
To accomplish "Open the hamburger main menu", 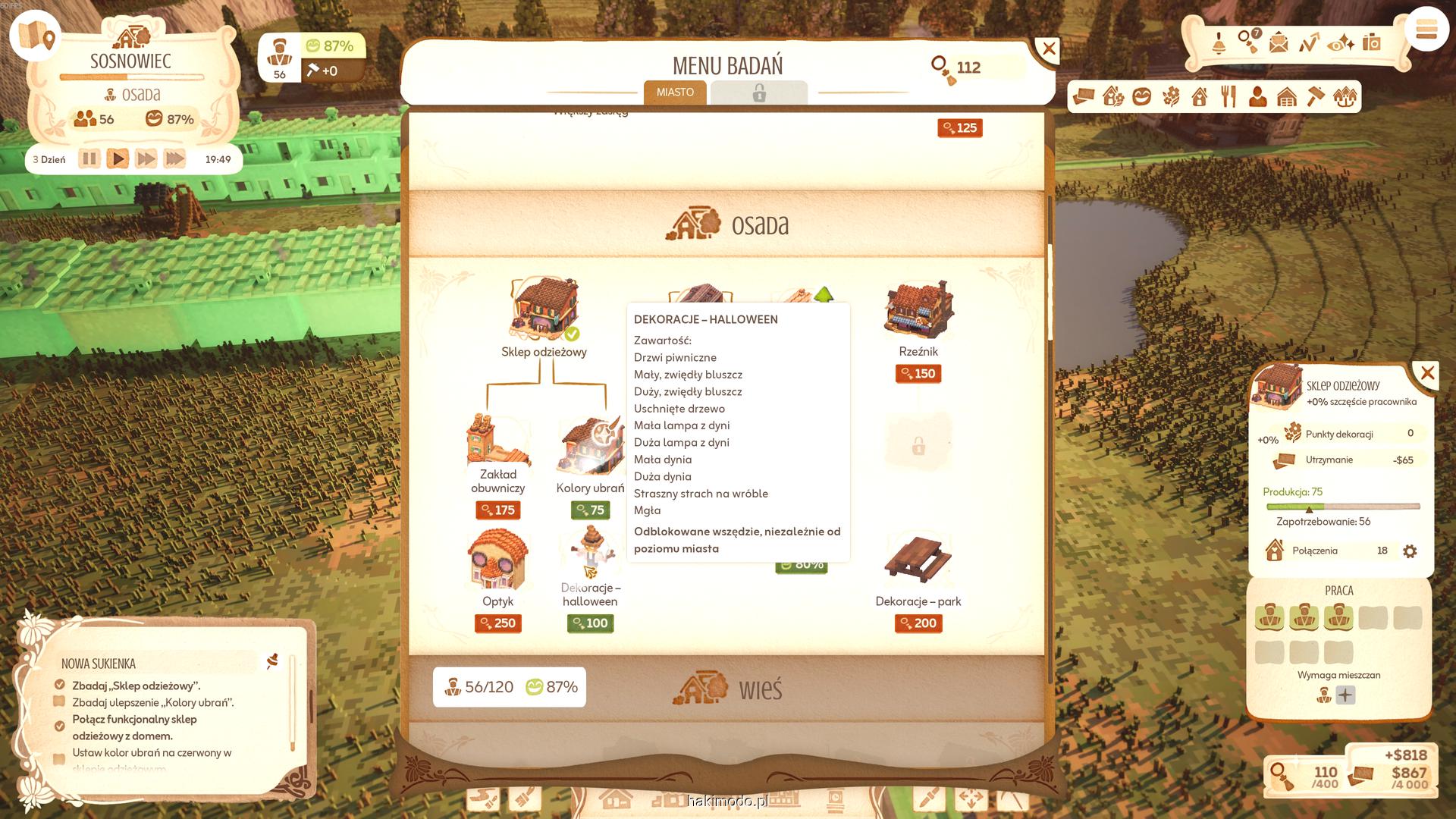I will [1426, 30].
